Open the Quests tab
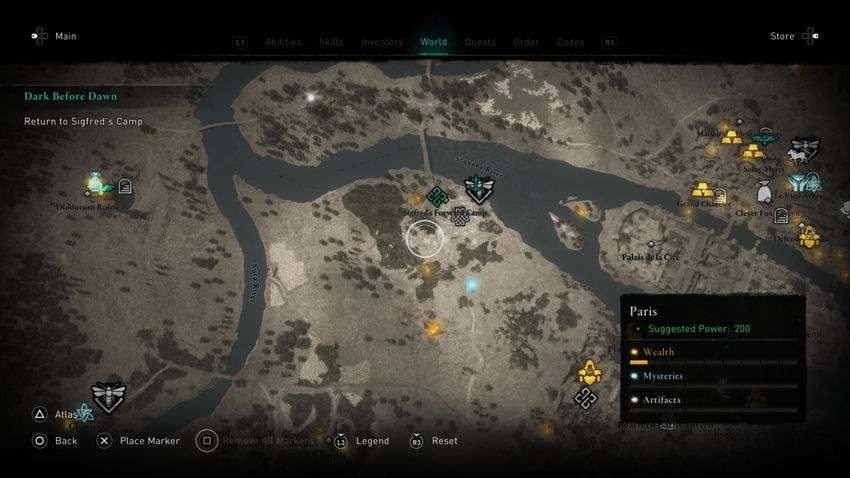 pyautogui.click(x=480, y=42)
